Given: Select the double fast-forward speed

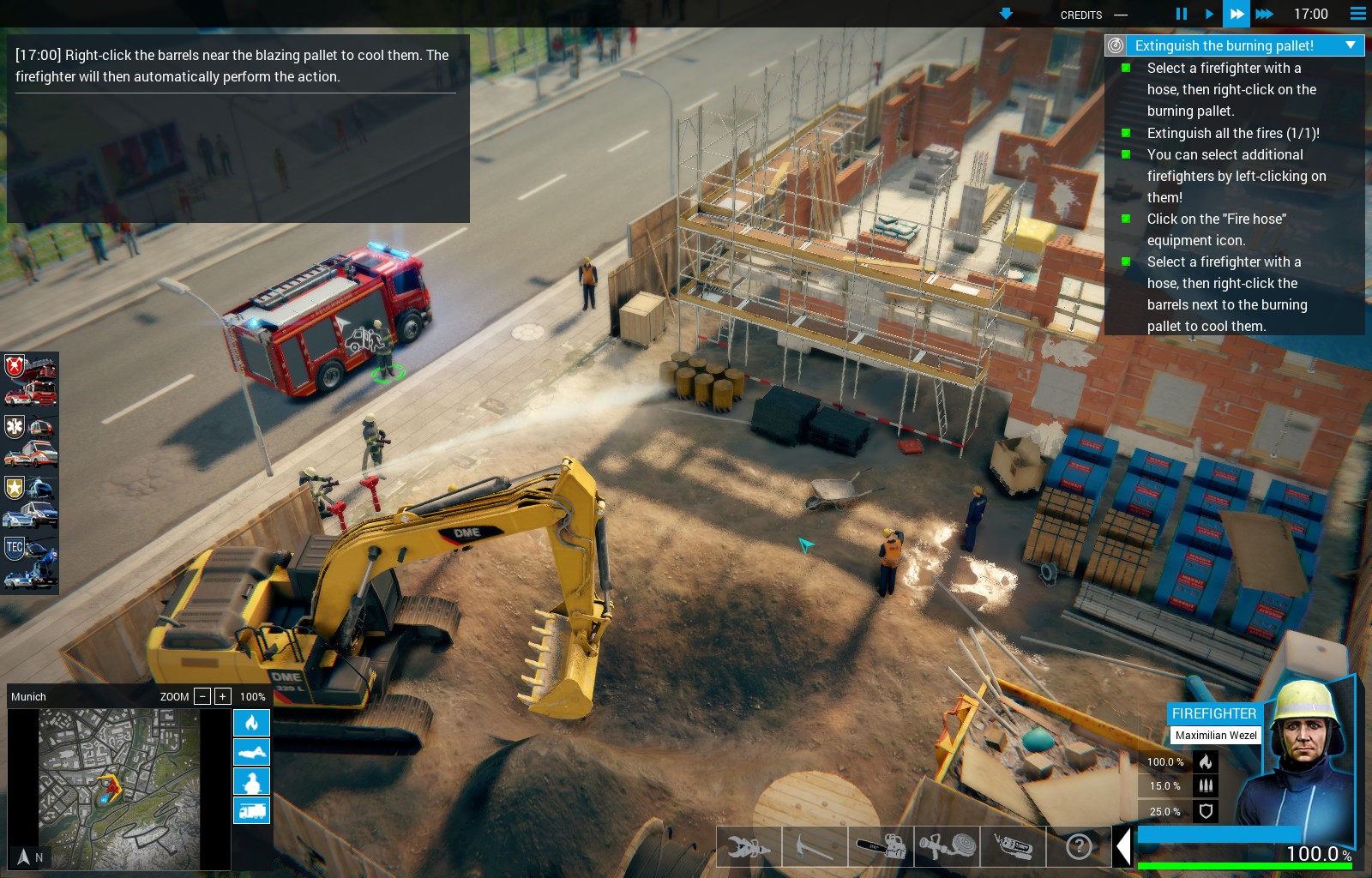Looking at the screenshot, I should 1236,14.
